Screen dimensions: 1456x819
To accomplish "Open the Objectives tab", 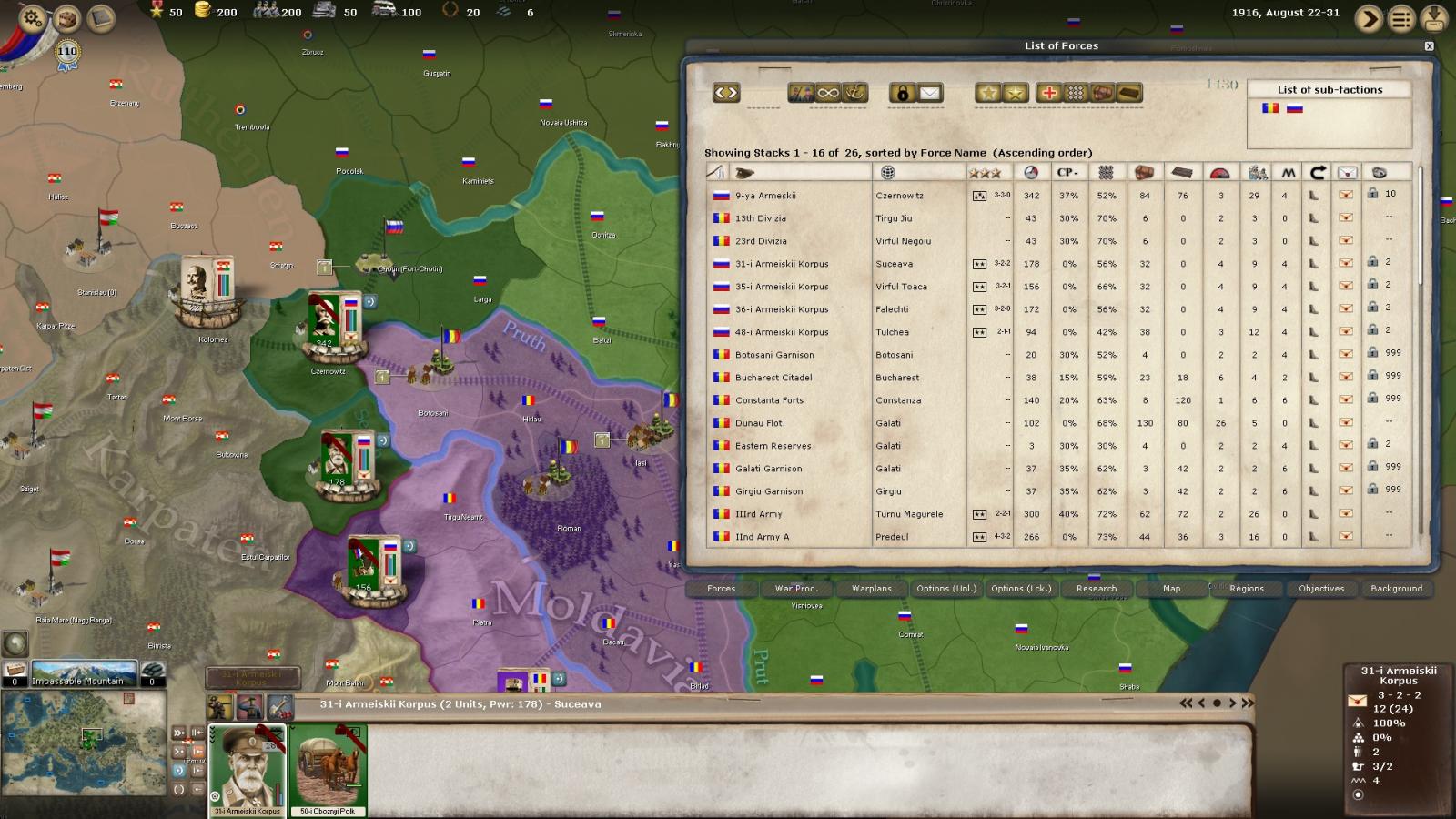I will point(1321,589).
